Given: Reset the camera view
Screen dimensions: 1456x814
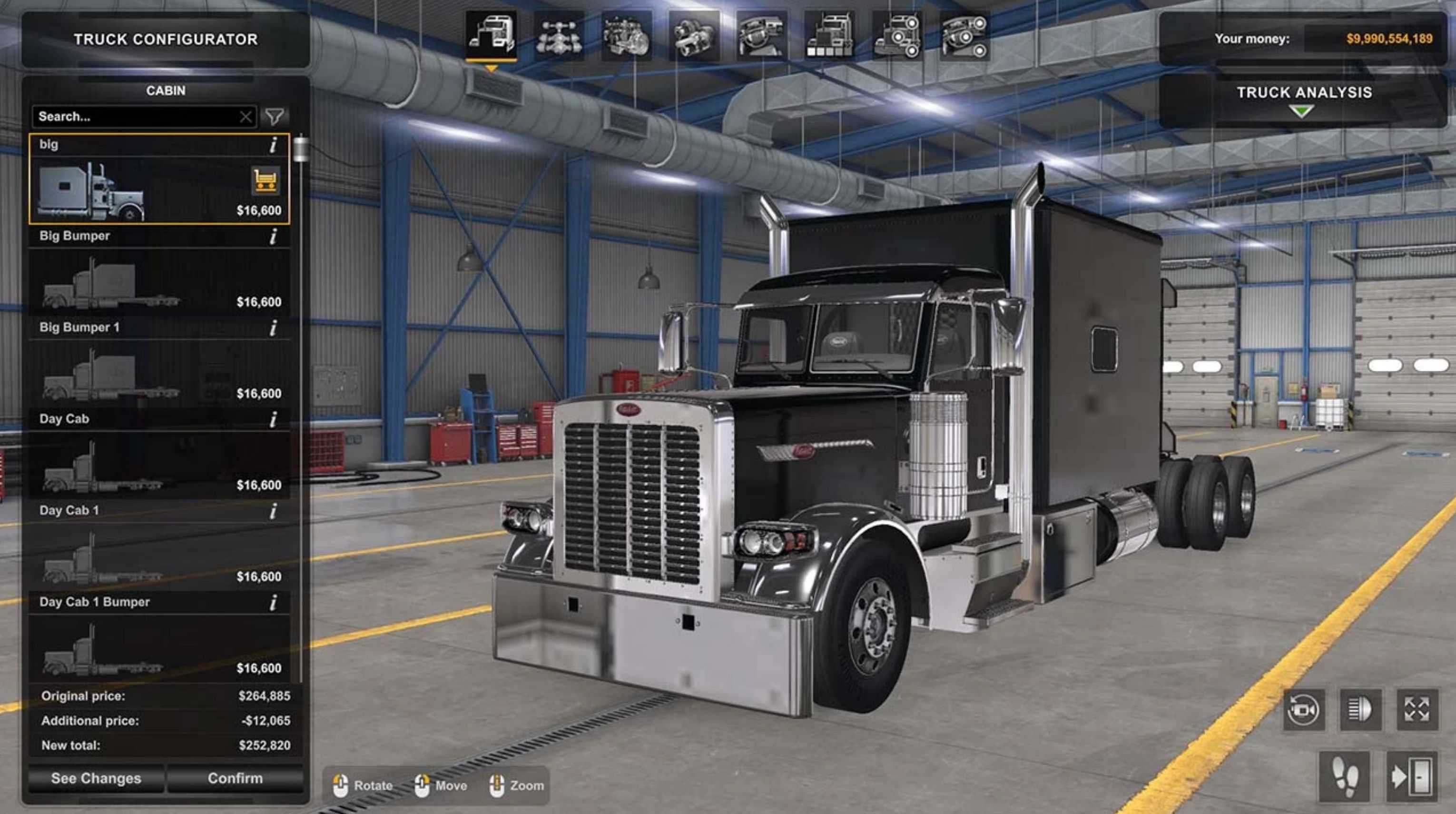Looking at the screenshot, I should (x=1303, y=709).
